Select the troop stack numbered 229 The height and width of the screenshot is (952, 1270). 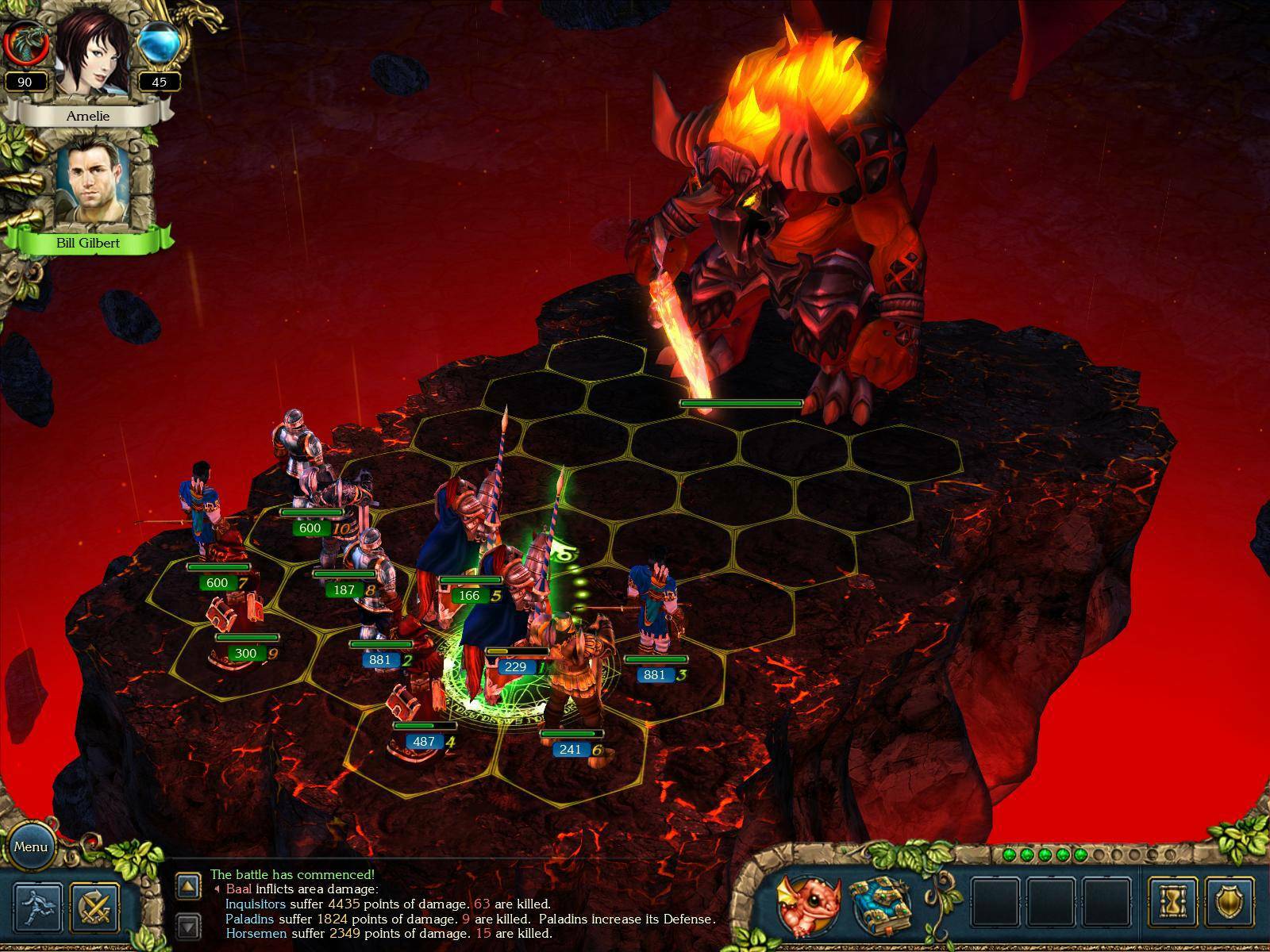(x=516, y=666)
